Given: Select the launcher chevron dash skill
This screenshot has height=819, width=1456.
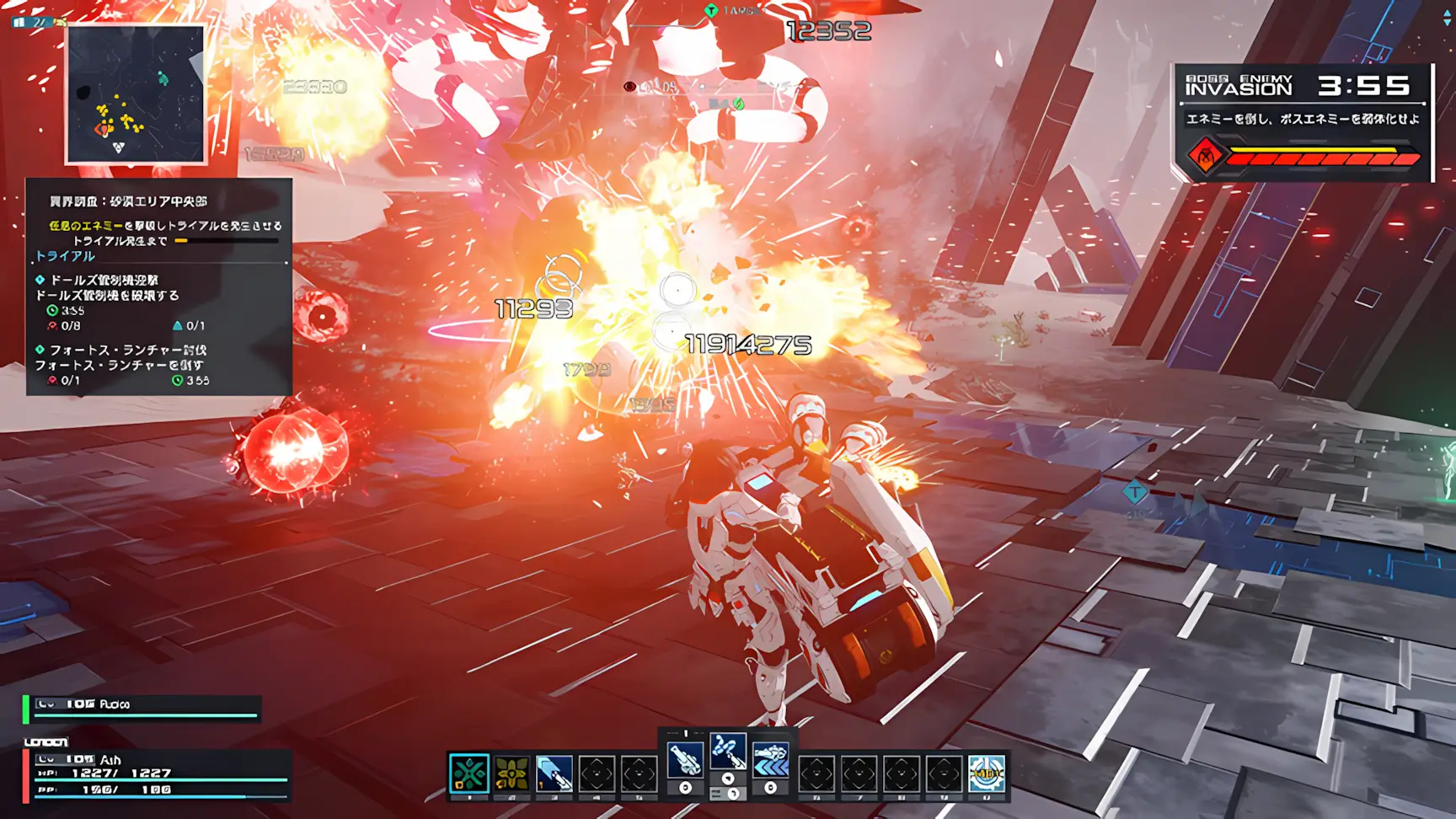Looking at the screenshot, I should pos(770,761).
